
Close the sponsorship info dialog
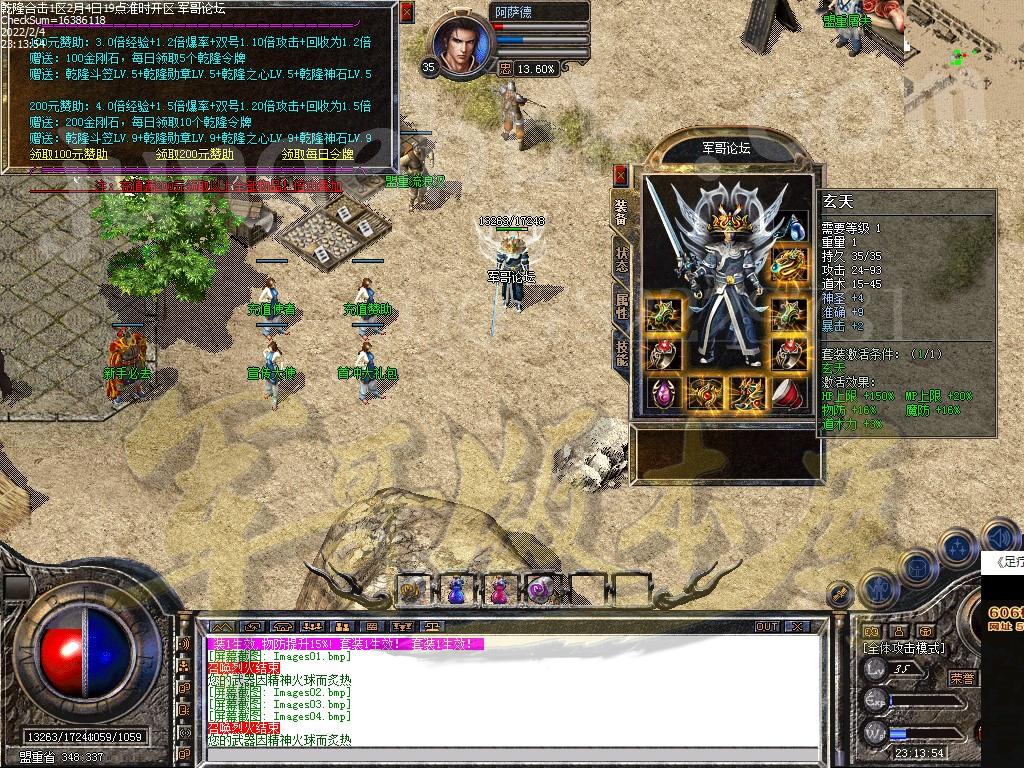coord(406,12)
